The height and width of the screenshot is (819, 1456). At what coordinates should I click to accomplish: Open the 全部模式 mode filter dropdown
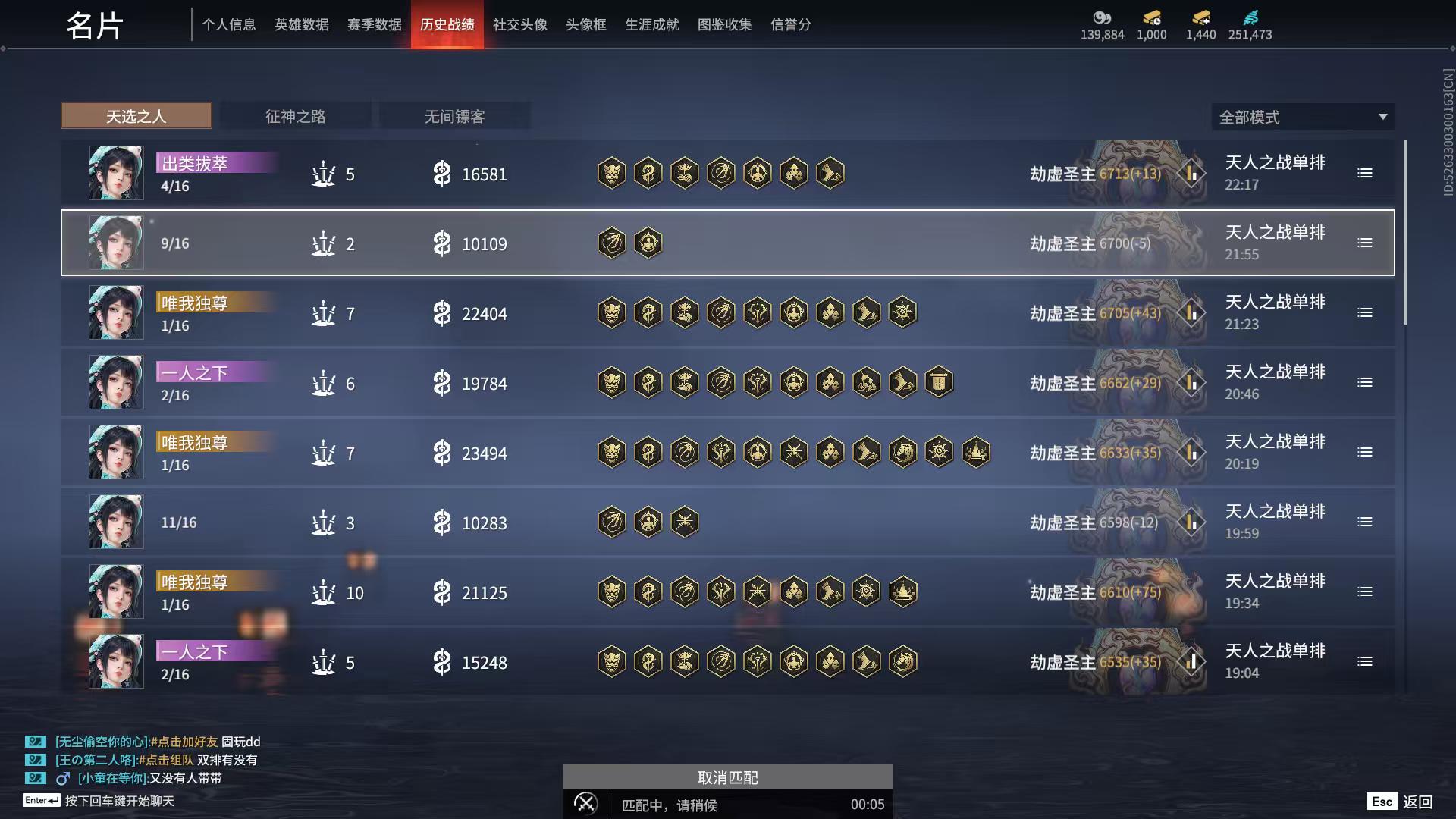tap(1302, 117)
